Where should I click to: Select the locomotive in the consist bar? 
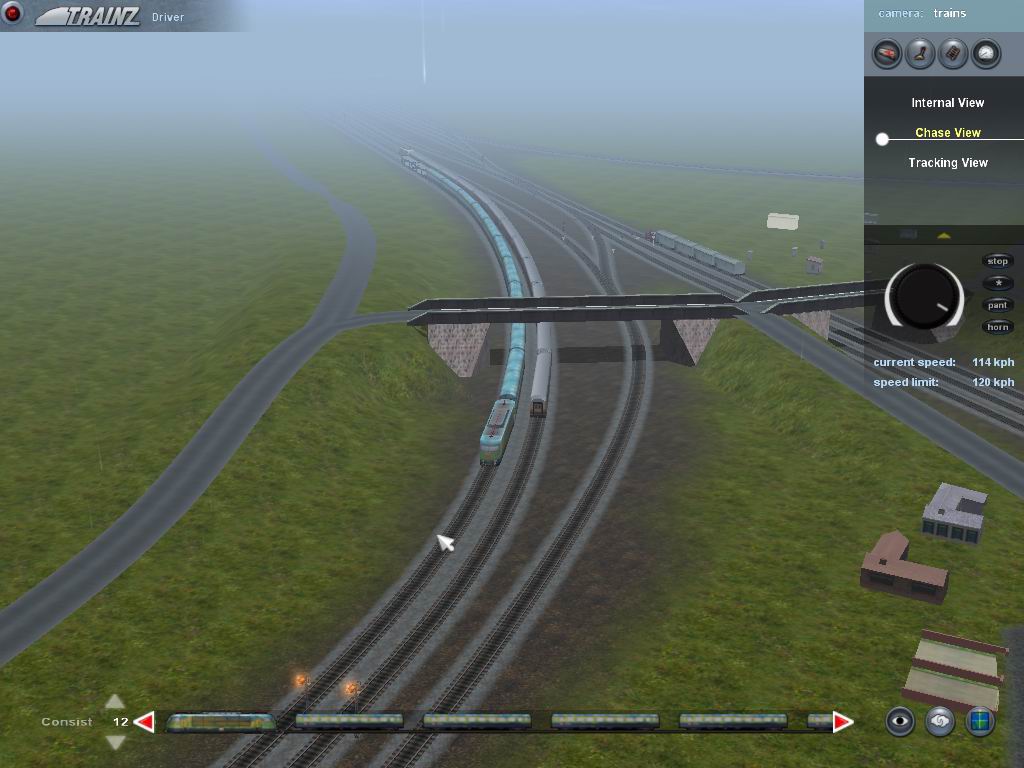pyautogui.click(x=221, y=721)
